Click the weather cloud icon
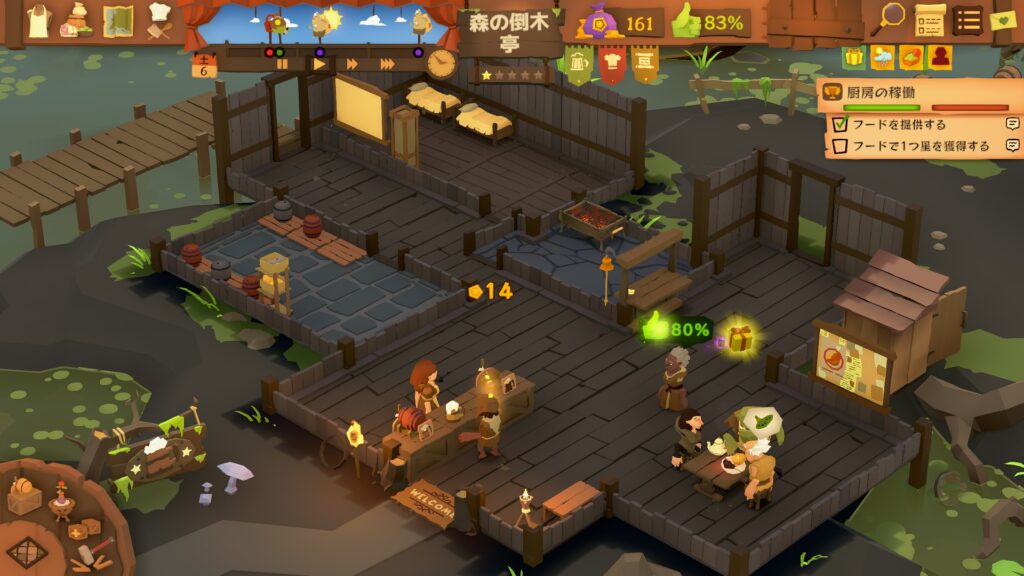The width and height of the screenshot is (1024, 576). click(x=882, y=58)
